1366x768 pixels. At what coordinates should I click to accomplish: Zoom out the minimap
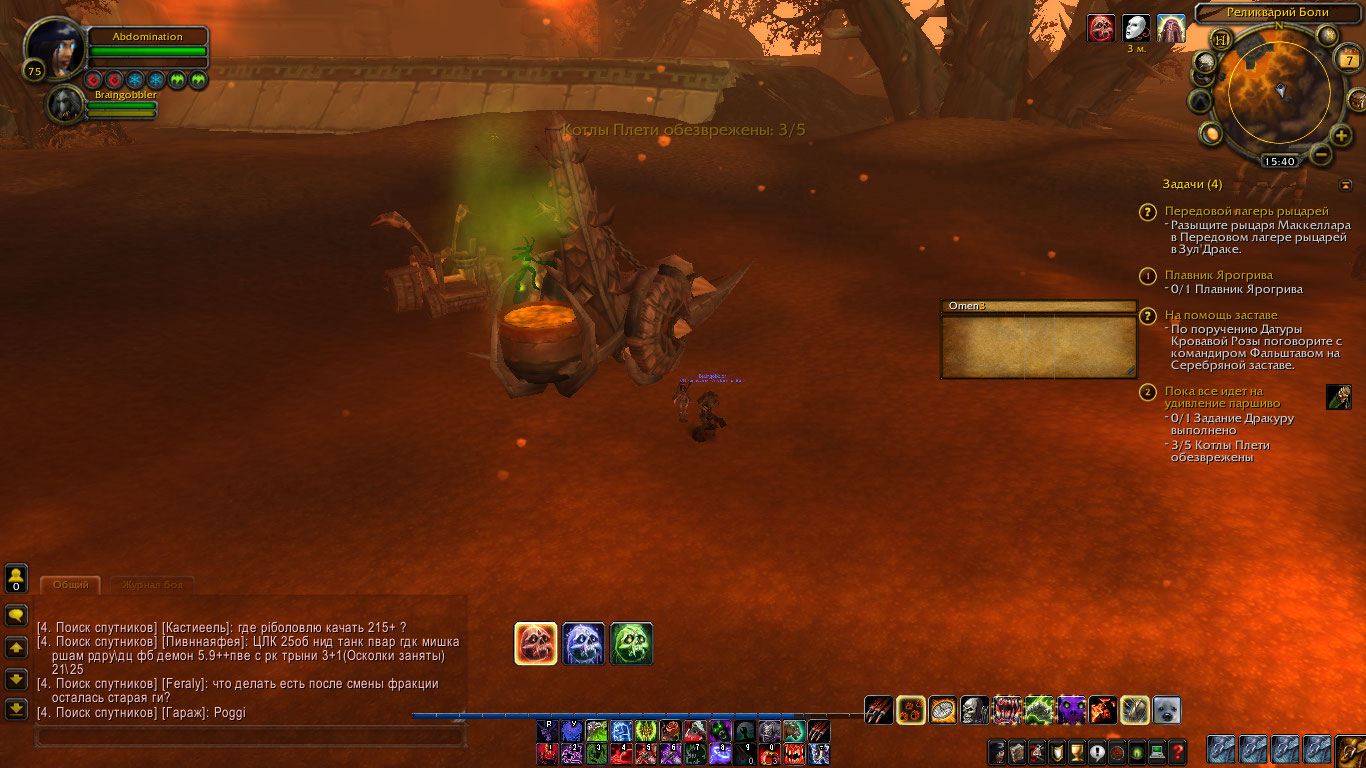[1320, 155]
